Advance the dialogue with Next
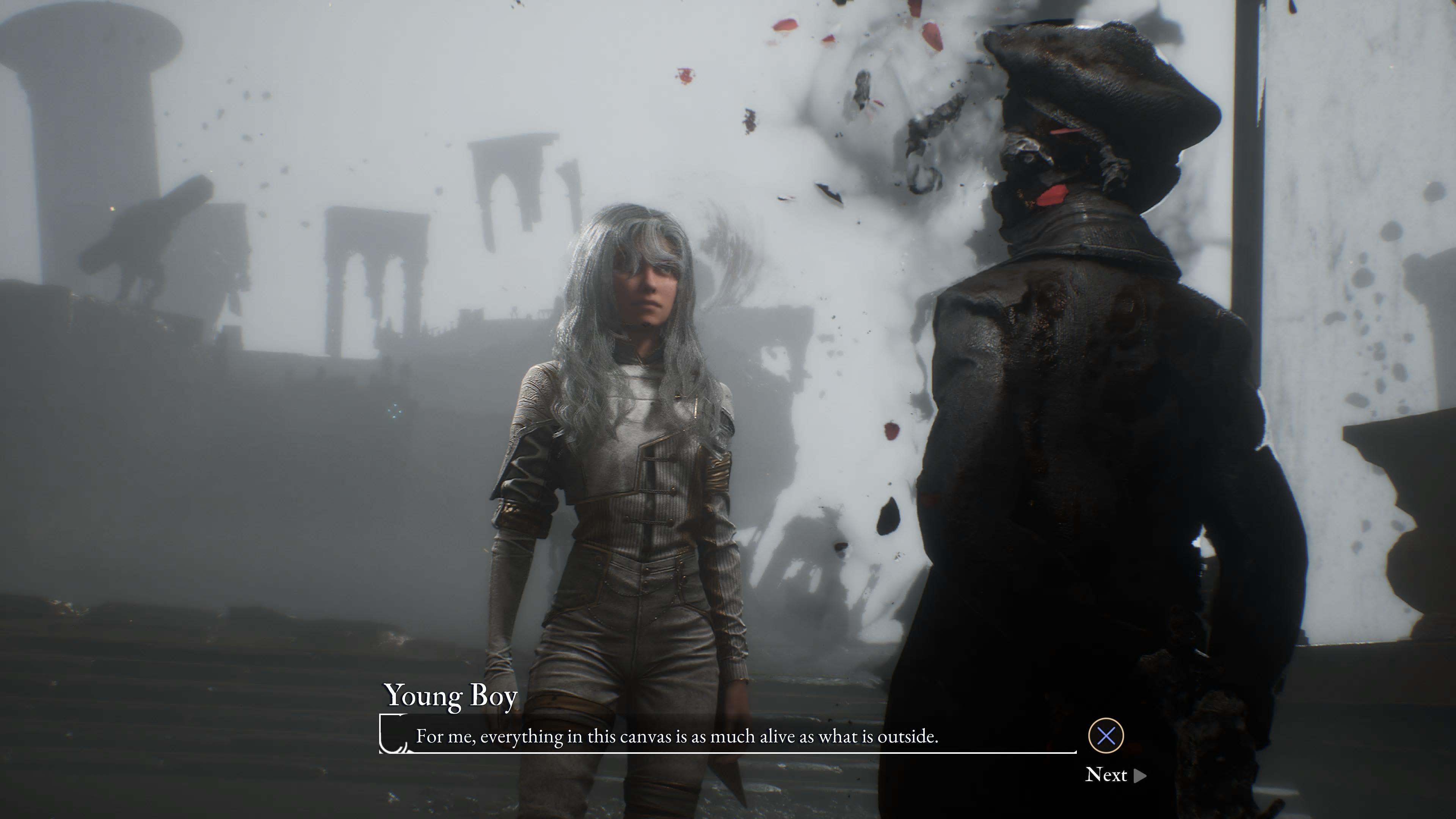Viewport: 1456px width, 819px height. click(1115, 774)
